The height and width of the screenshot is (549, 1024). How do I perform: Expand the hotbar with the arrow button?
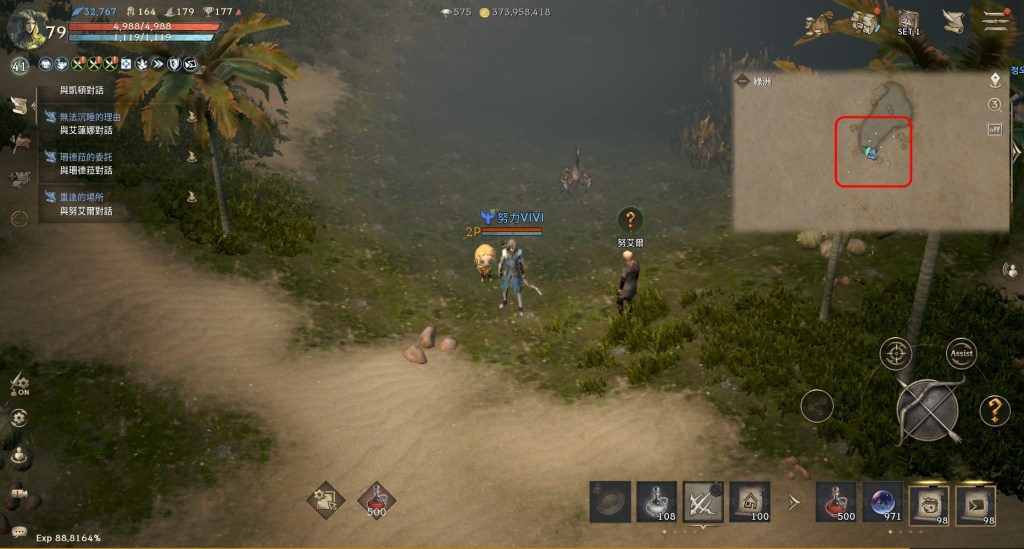tap(794, 501)
